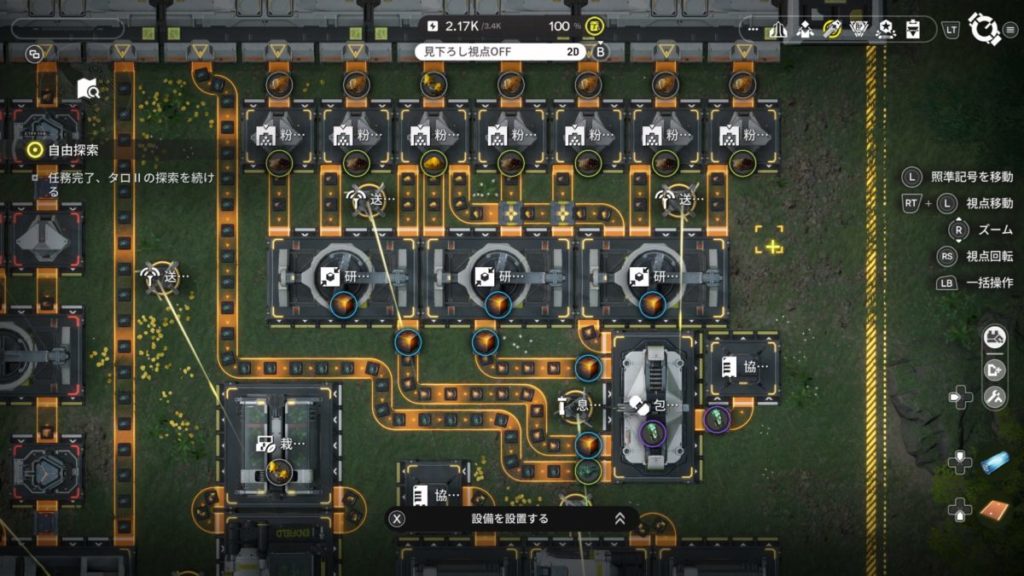This screenshot has width=1024, height=576.
Task: Open the three-dots more menu
Action: (752, 29)
